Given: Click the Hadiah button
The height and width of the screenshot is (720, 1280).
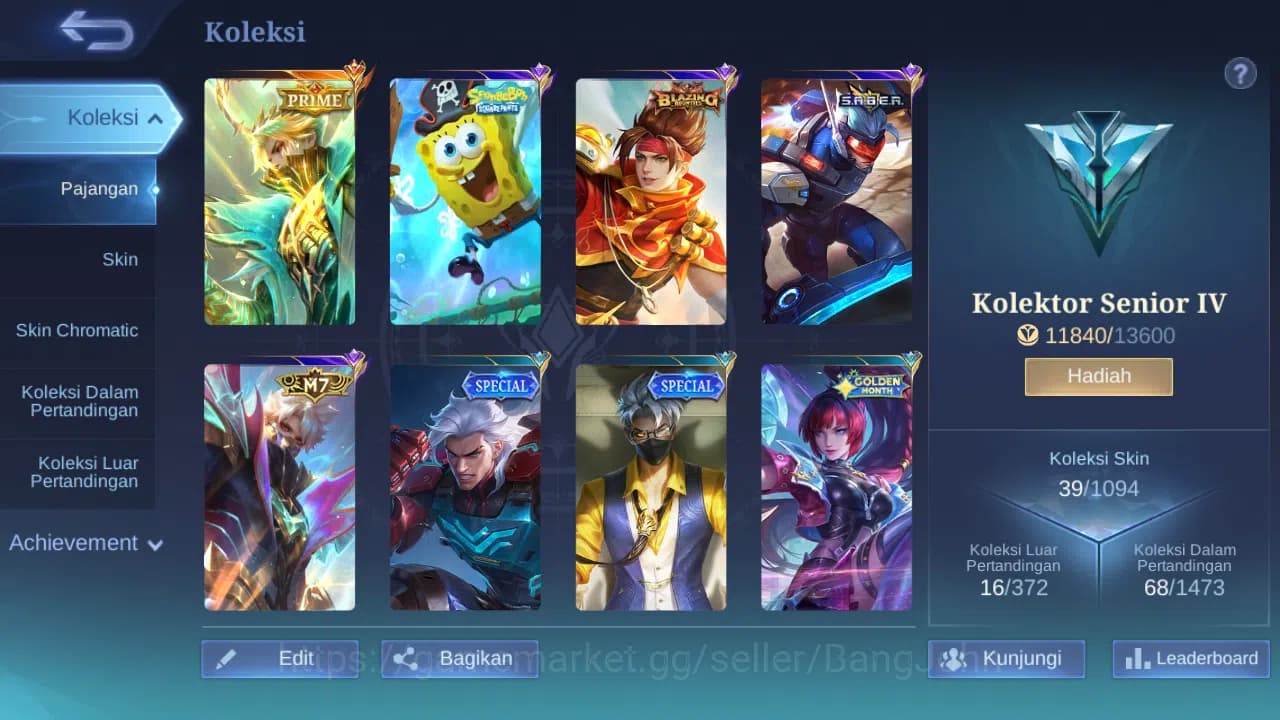Looking at the screenshot, I should pos(1098,375).
